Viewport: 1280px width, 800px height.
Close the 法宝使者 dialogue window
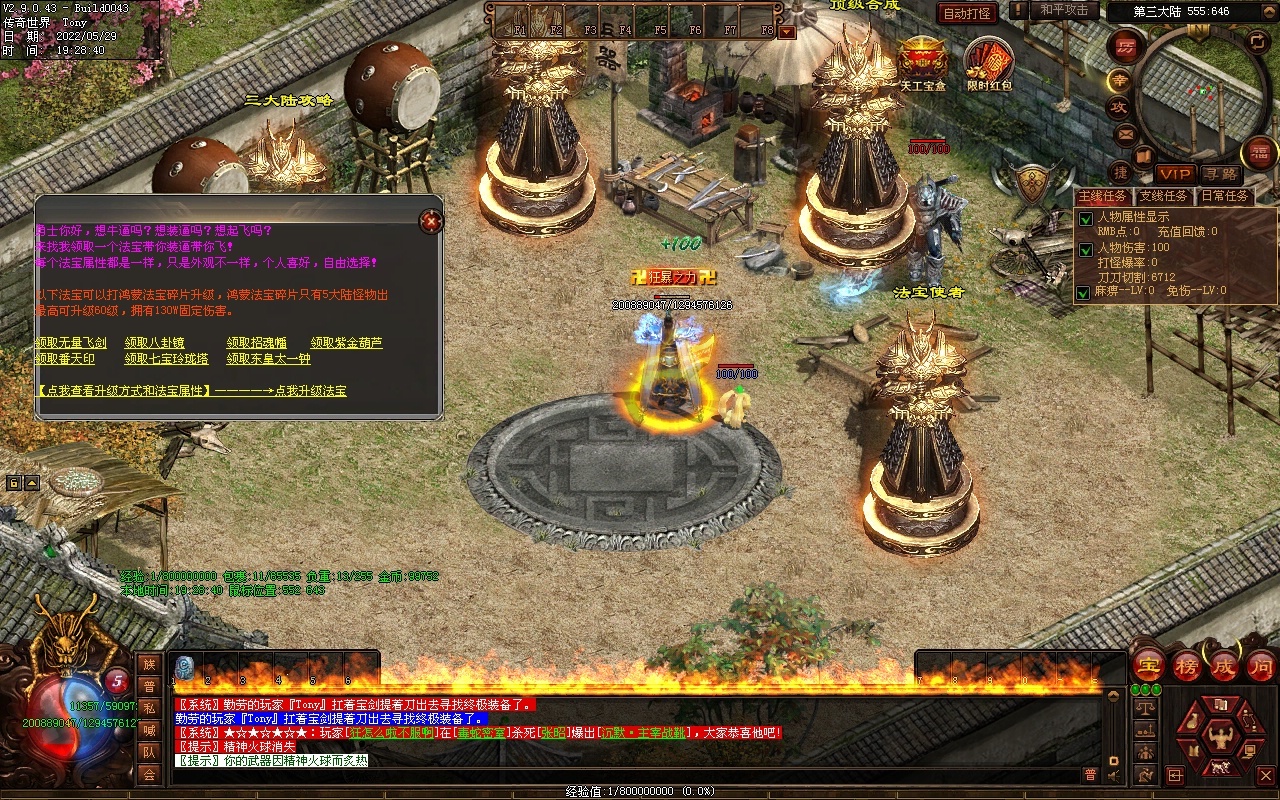tap(431, 220)
